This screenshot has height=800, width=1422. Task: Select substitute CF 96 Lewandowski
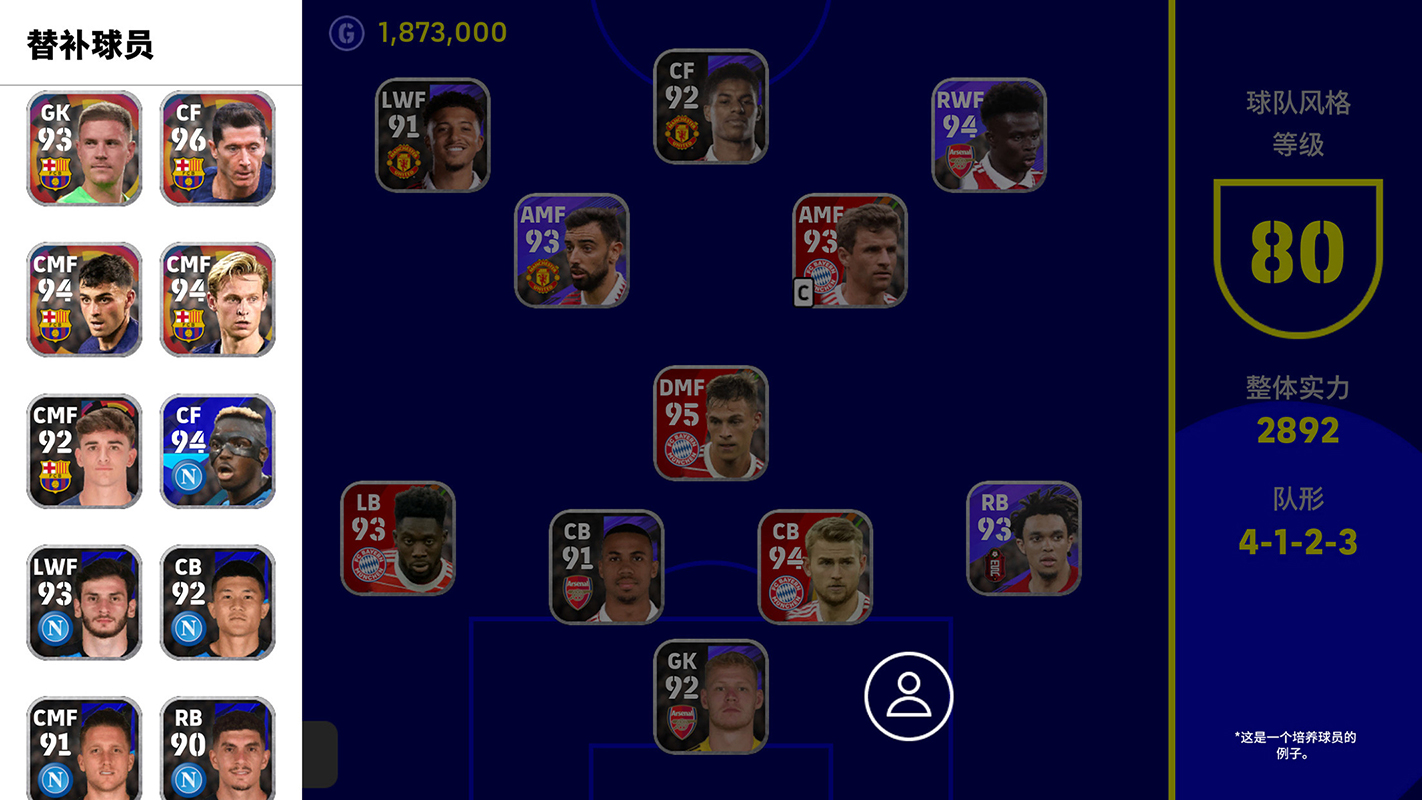tap(218, 148)
